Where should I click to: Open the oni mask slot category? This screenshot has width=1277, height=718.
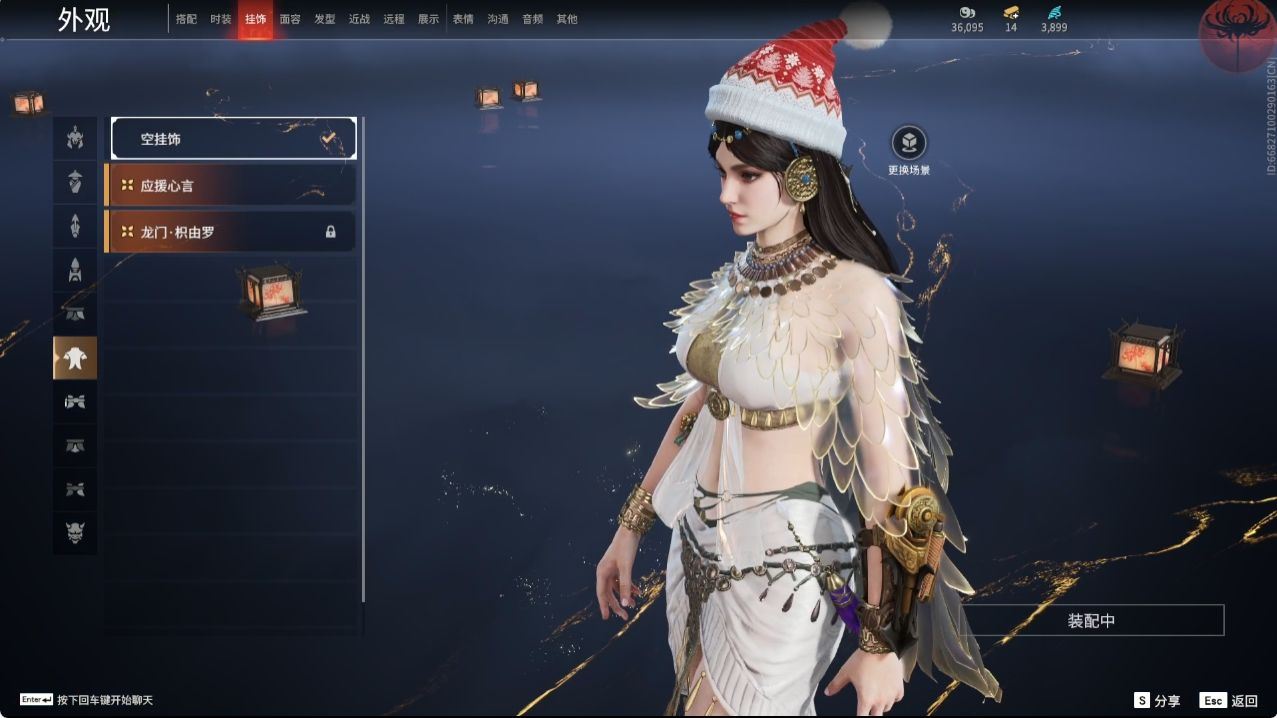point(75,534)
